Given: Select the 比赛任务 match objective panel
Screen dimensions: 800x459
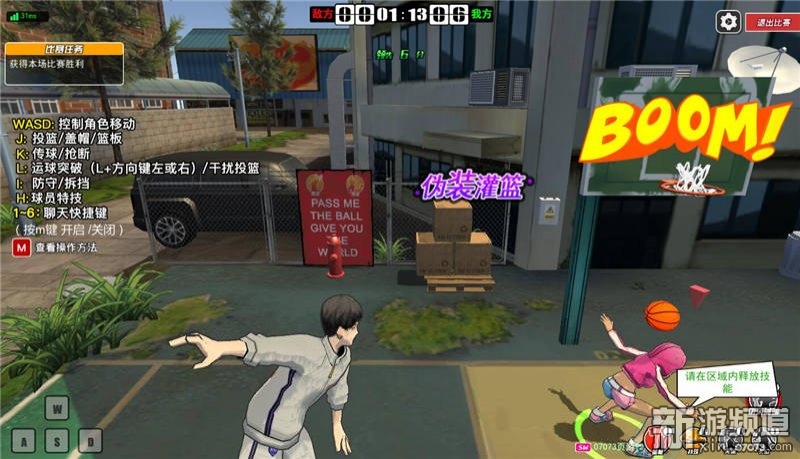Looking at the screenshot, I should (62, 55).
